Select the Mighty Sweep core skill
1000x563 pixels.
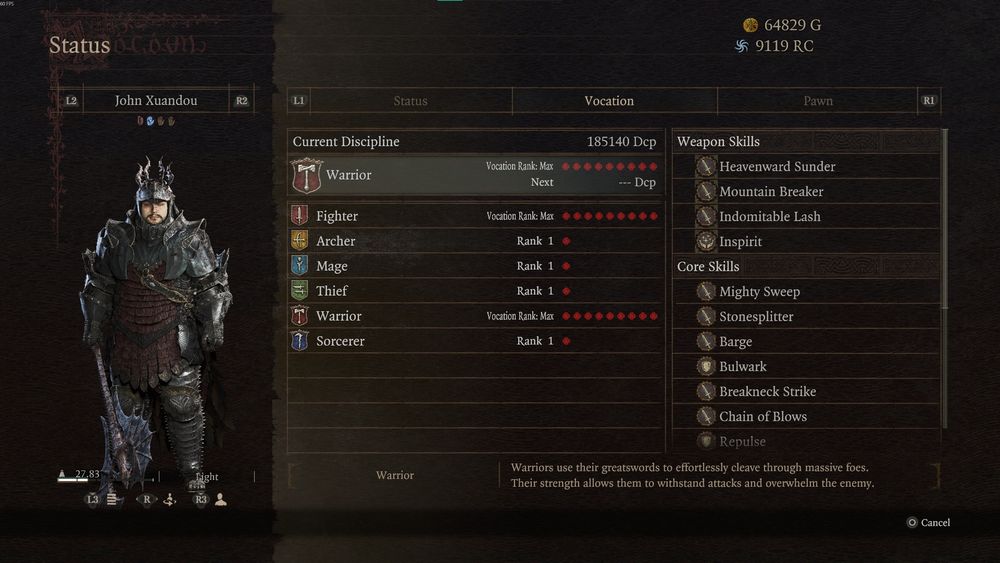coord(759,292)
